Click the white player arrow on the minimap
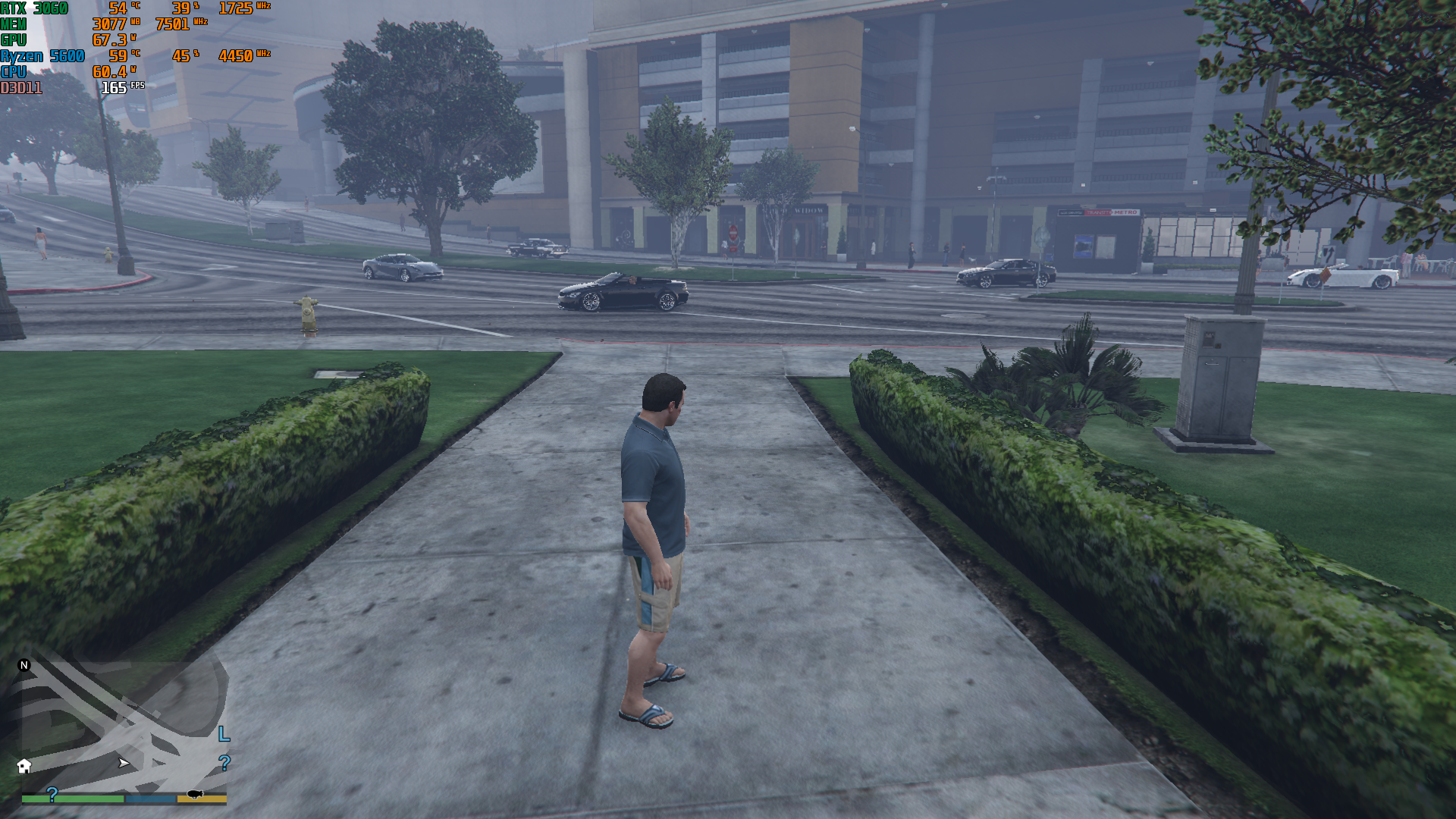The width and height of the screenshot is (1456, 819). 124,763
